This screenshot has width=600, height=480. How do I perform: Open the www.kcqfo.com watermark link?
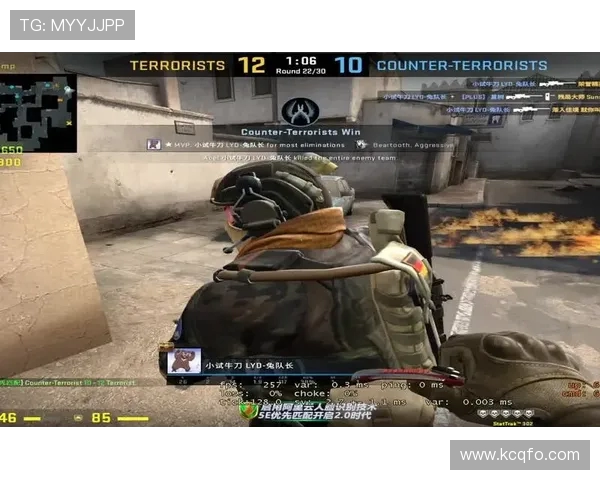[519, 455]
